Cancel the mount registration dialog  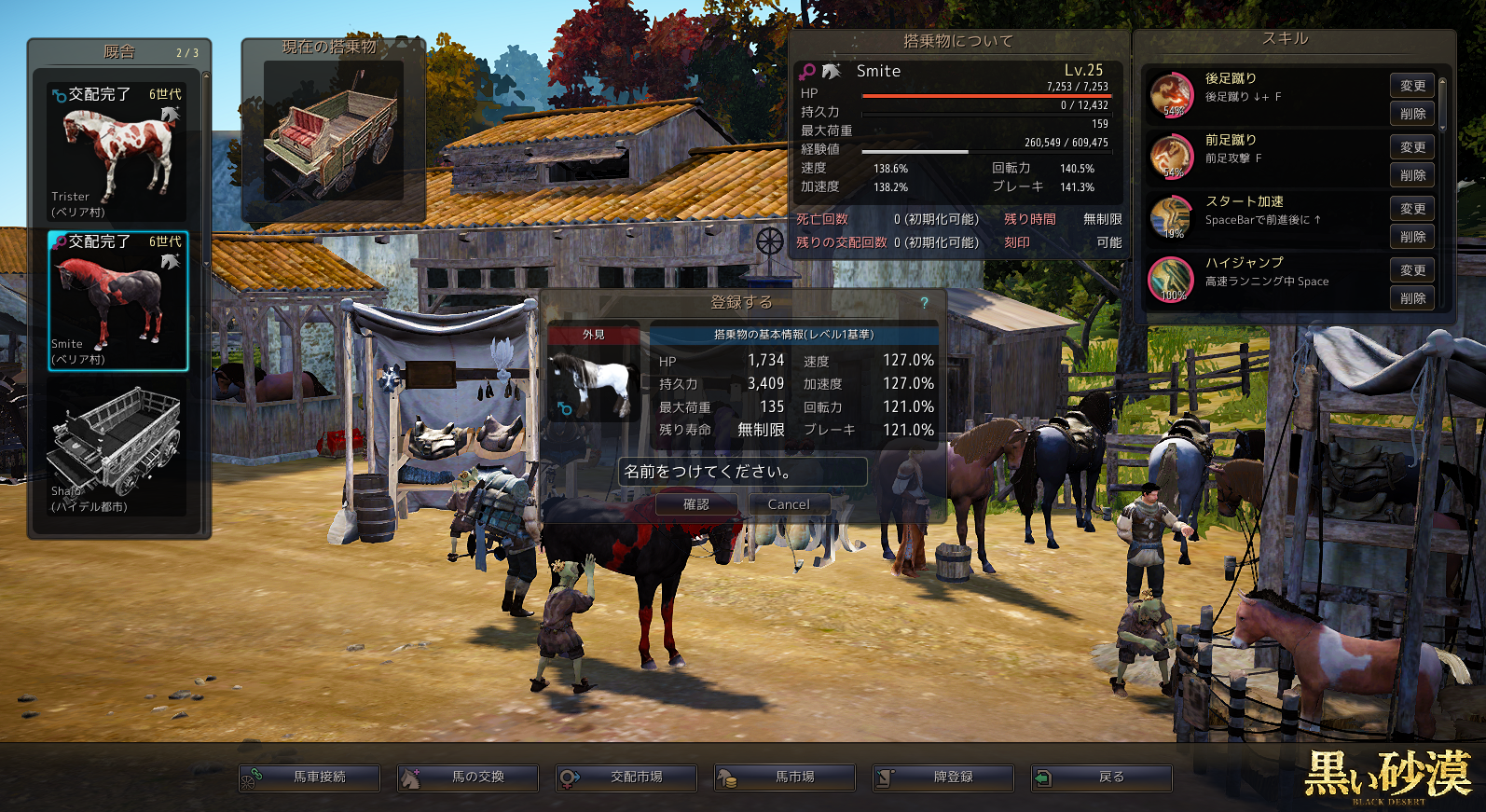pos(789,504)
